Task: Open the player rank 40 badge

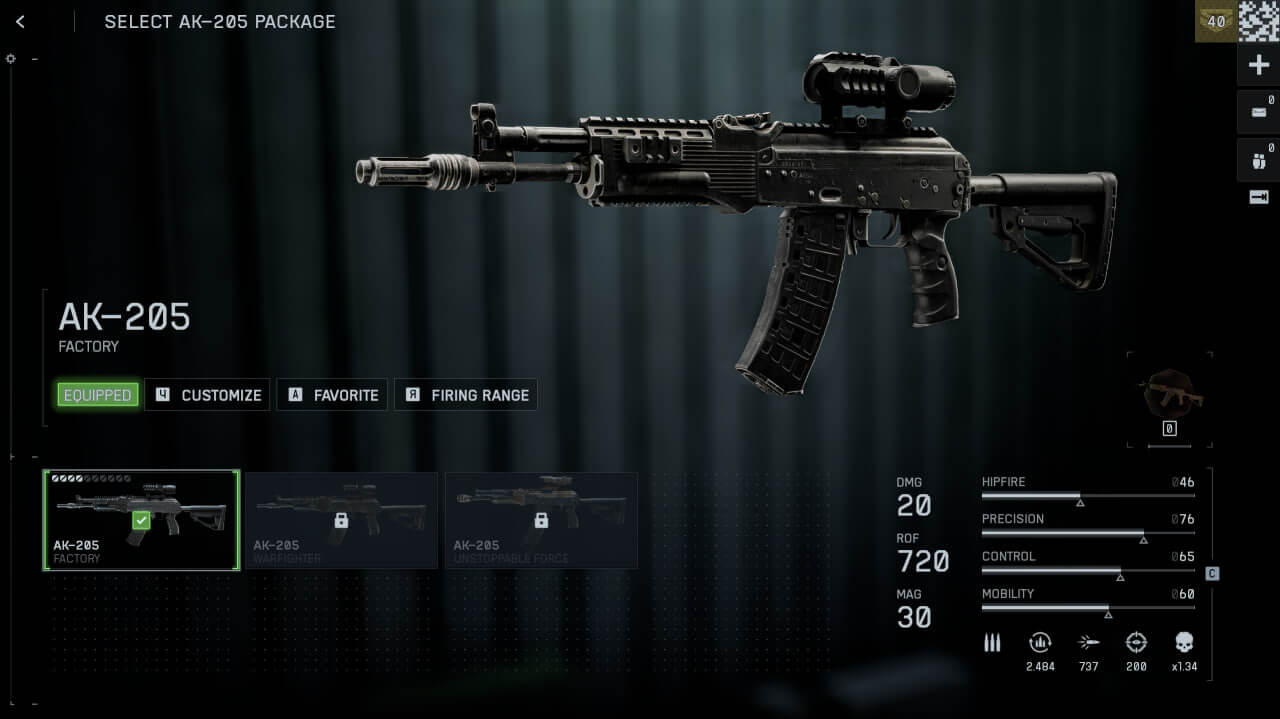Action: click(1216, 21)
